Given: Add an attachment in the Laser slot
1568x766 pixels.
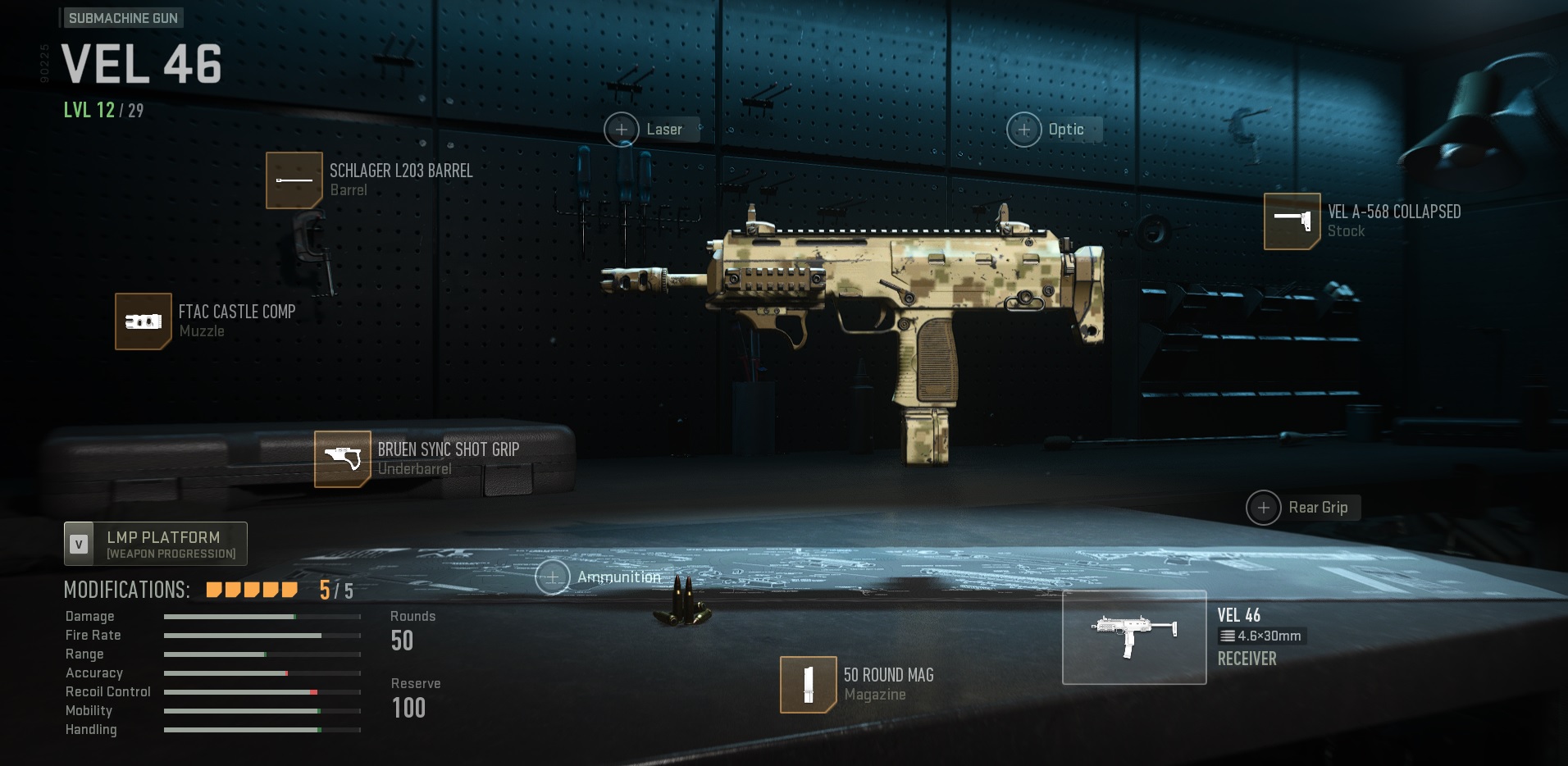Looking at the screenshot, I should (x=622, y=130).
